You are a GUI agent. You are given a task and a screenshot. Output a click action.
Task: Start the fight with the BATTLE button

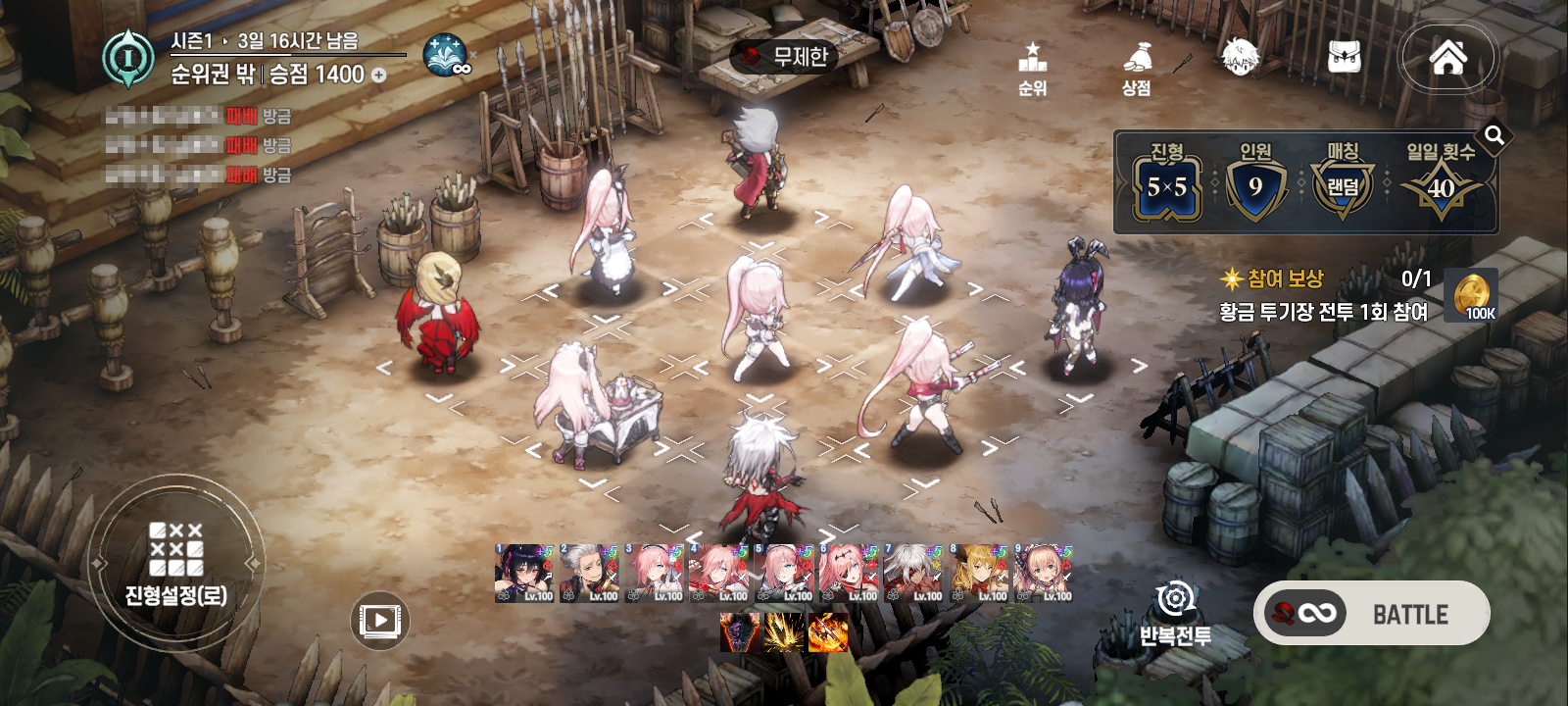click(1372, 614)
